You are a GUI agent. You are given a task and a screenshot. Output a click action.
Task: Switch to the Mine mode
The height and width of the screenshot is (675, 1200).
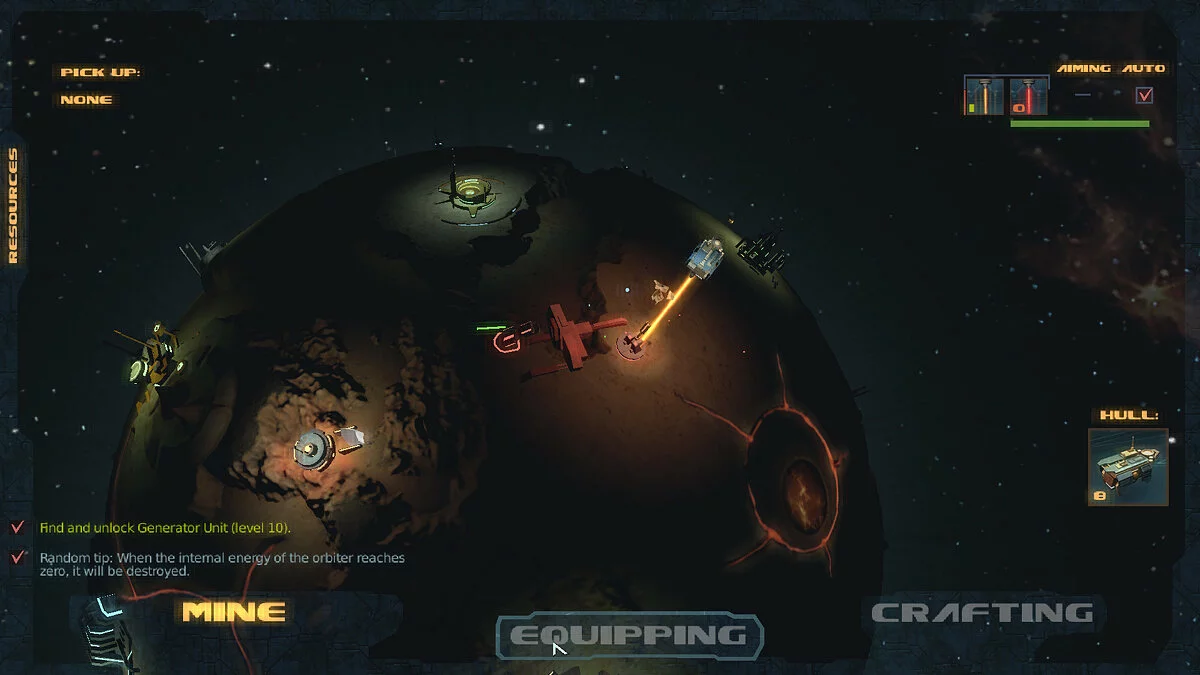(234, 611)
